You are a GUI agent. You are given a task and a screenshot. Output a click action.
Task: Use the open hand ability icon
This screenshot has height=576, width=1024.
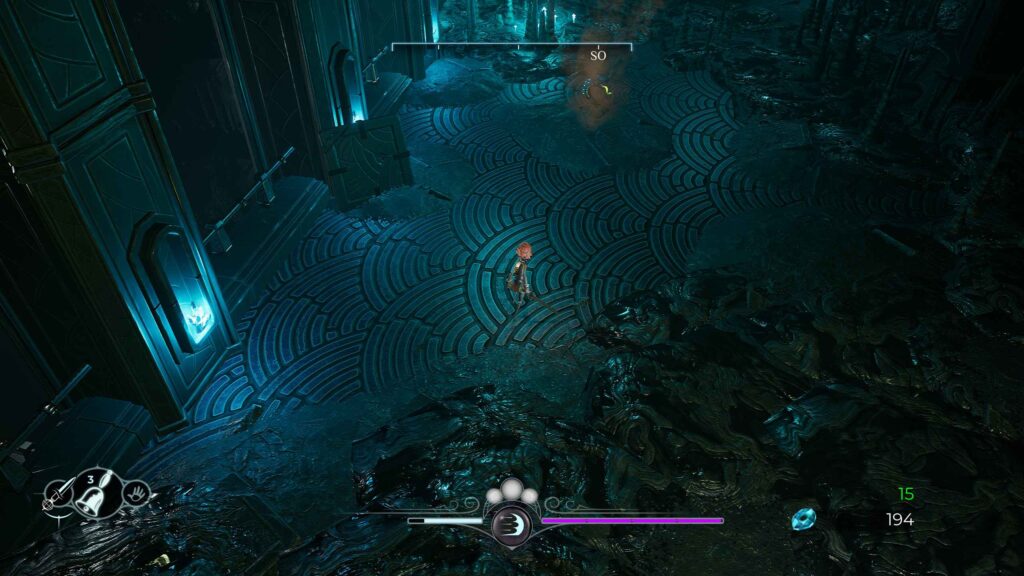point(135,492)
